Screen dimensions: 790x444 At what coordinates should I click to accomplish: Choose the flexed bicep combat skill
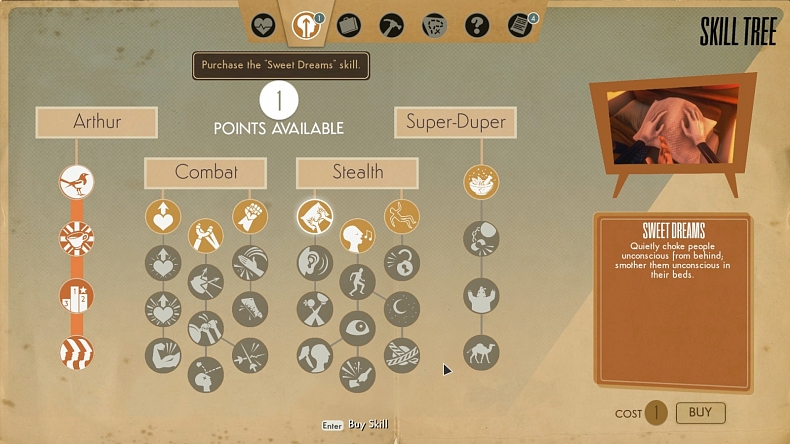pos(163,355)
